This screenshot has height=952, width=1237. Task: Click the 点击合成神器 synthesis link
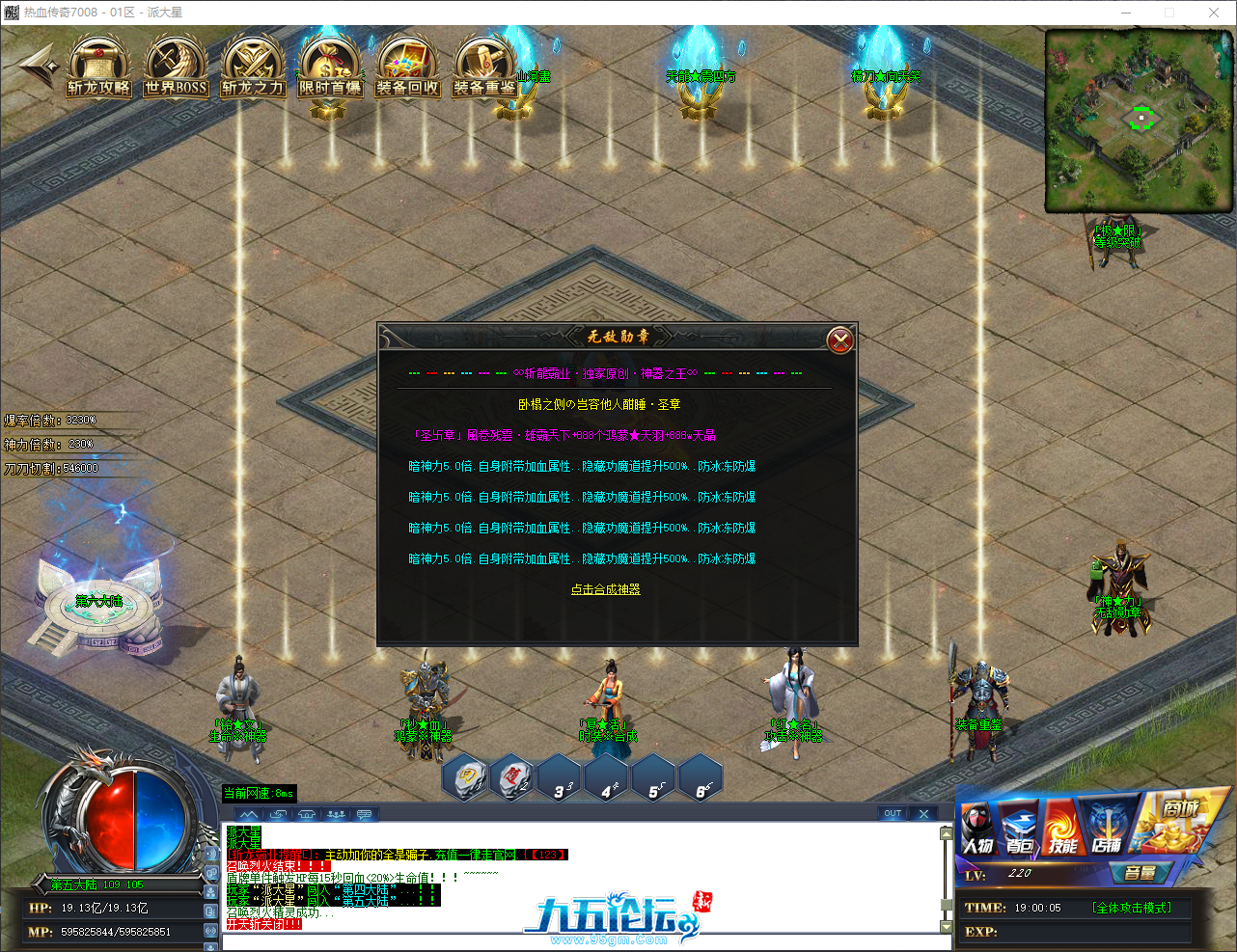click(x=605, y=588)
